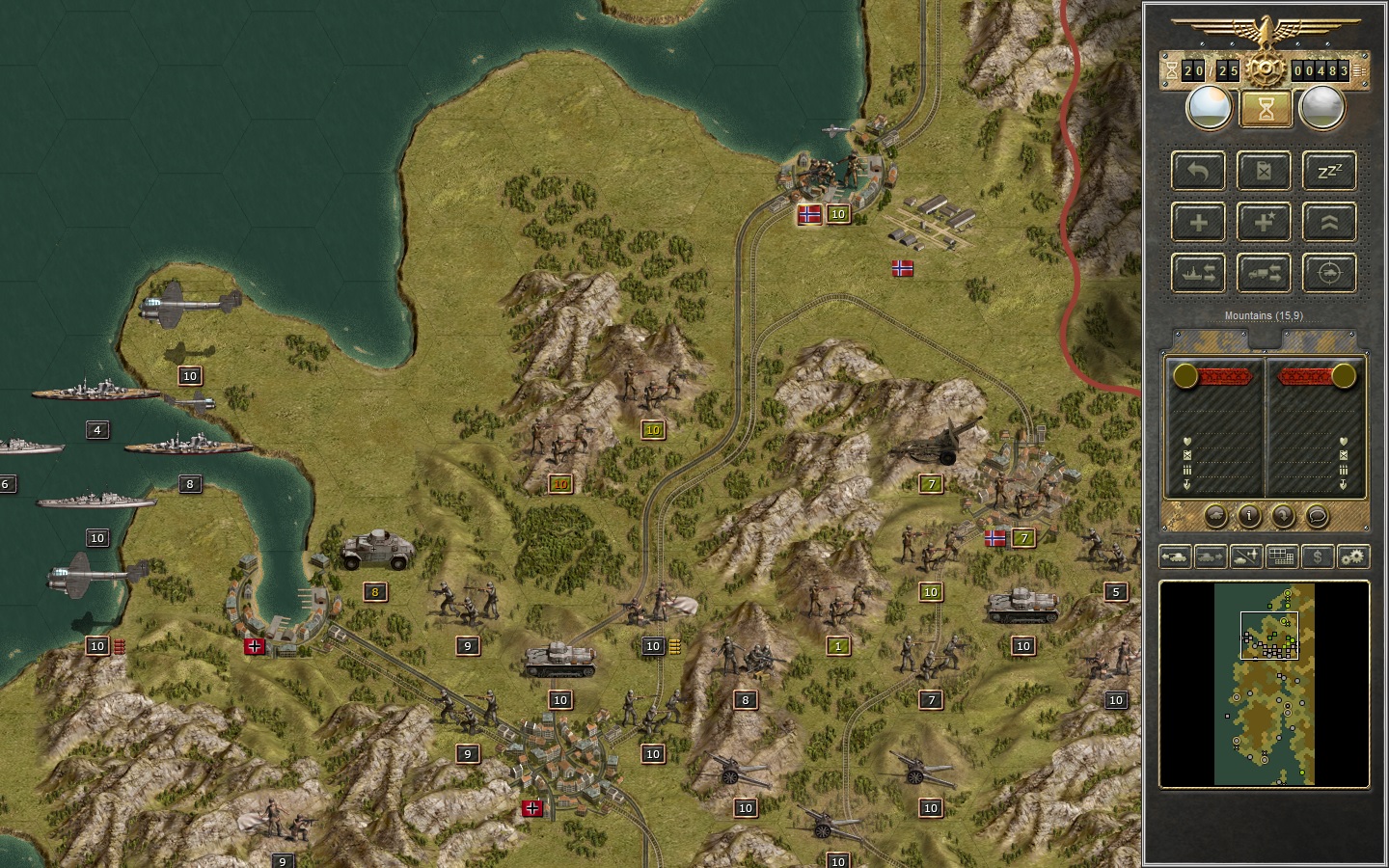Click the plain plus replacements button
The image size is (1389, 868).
[x=1198, y=223]
